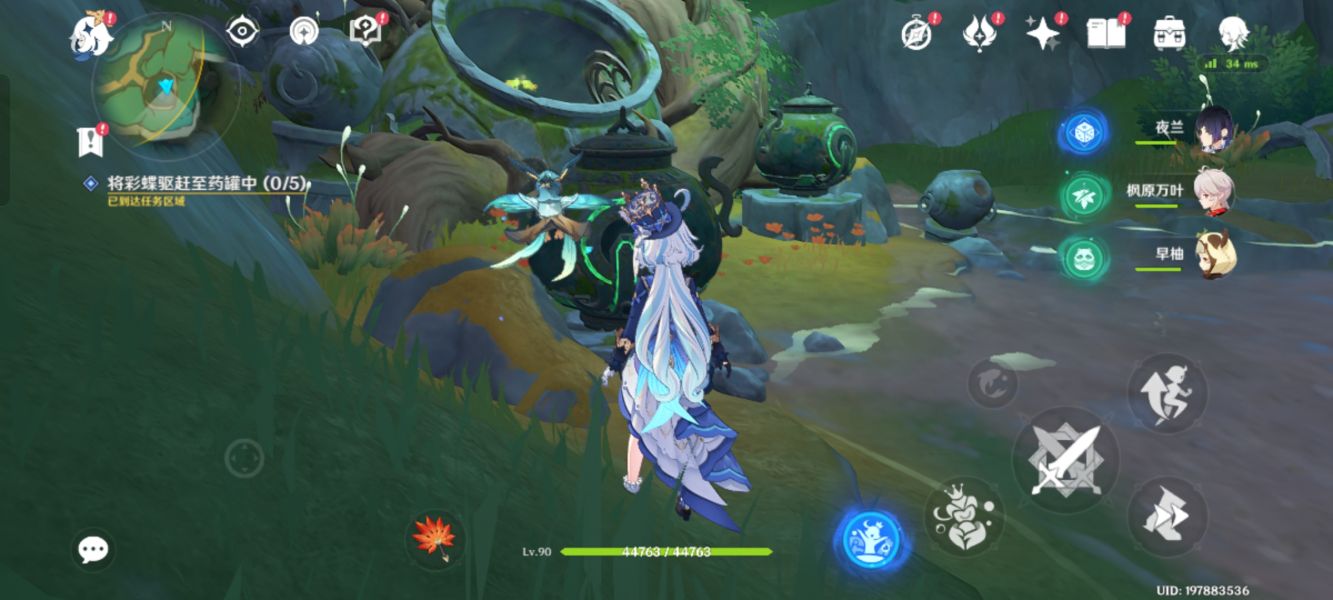Open the battle pass icon
Viewport: 1333px width, 600px height.
[x=978, y=34]
